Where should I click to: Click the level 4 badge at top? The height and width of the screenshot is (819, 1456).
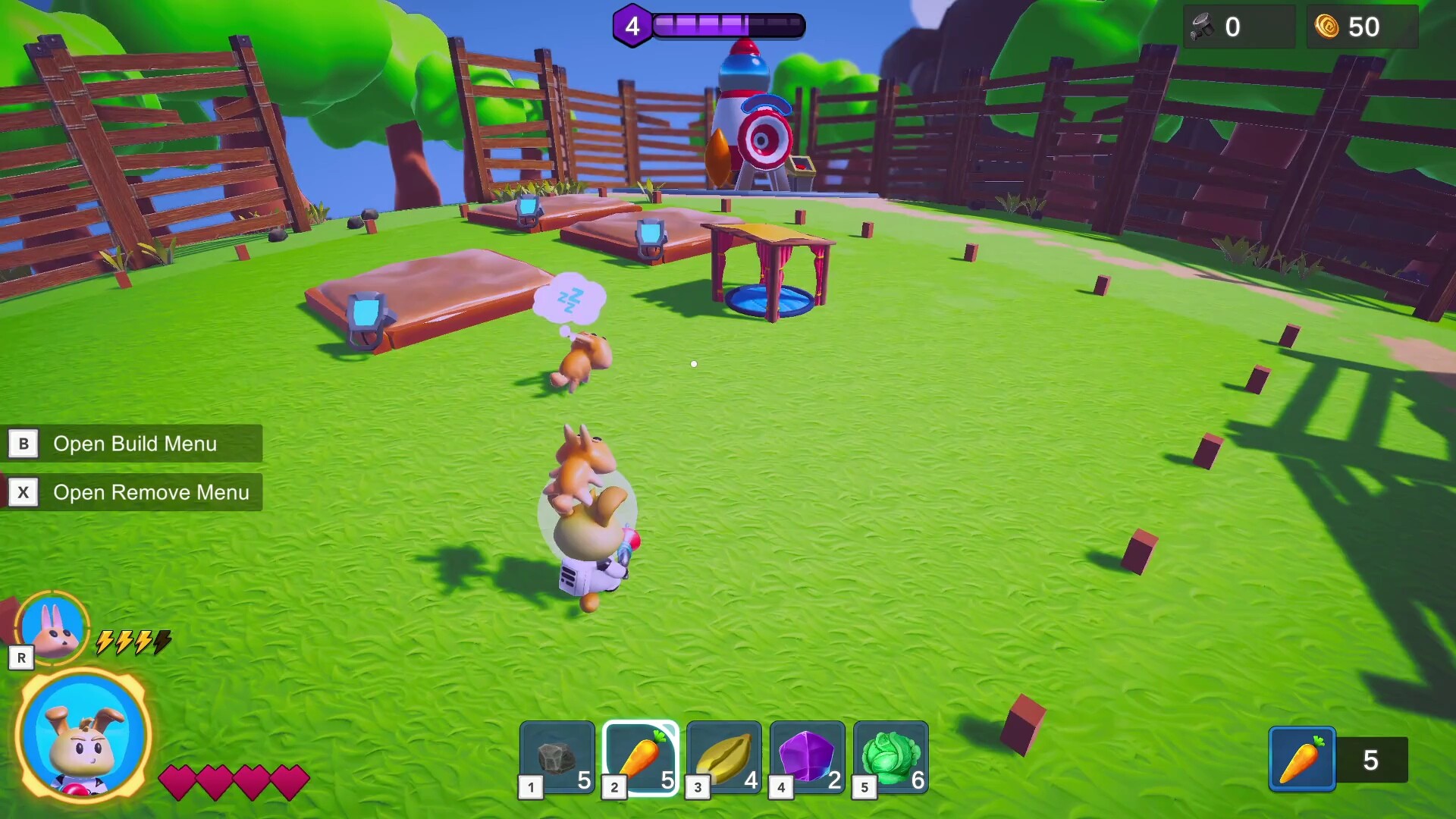[x=632, y=25]
